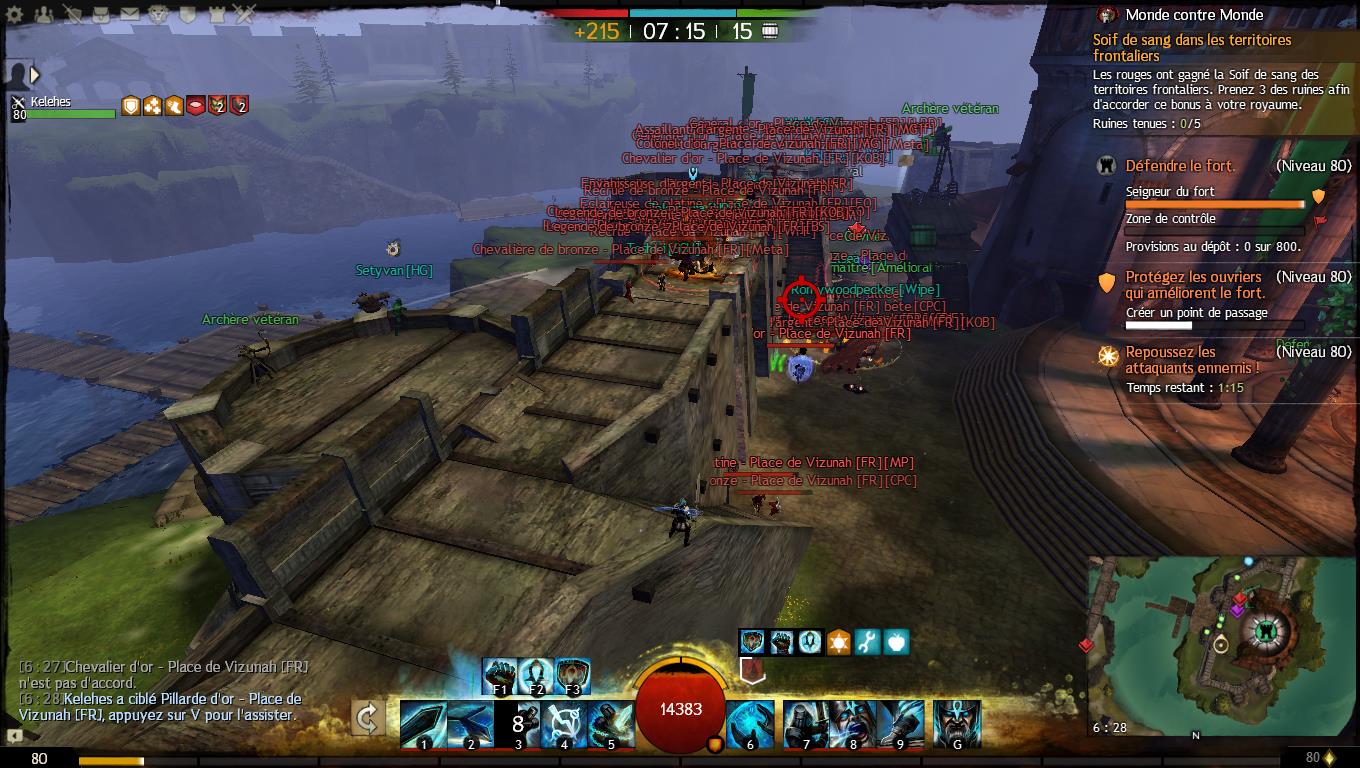Open the mail envelope icon
This screenshot has height=768, width=1360.
click(130, 14)
